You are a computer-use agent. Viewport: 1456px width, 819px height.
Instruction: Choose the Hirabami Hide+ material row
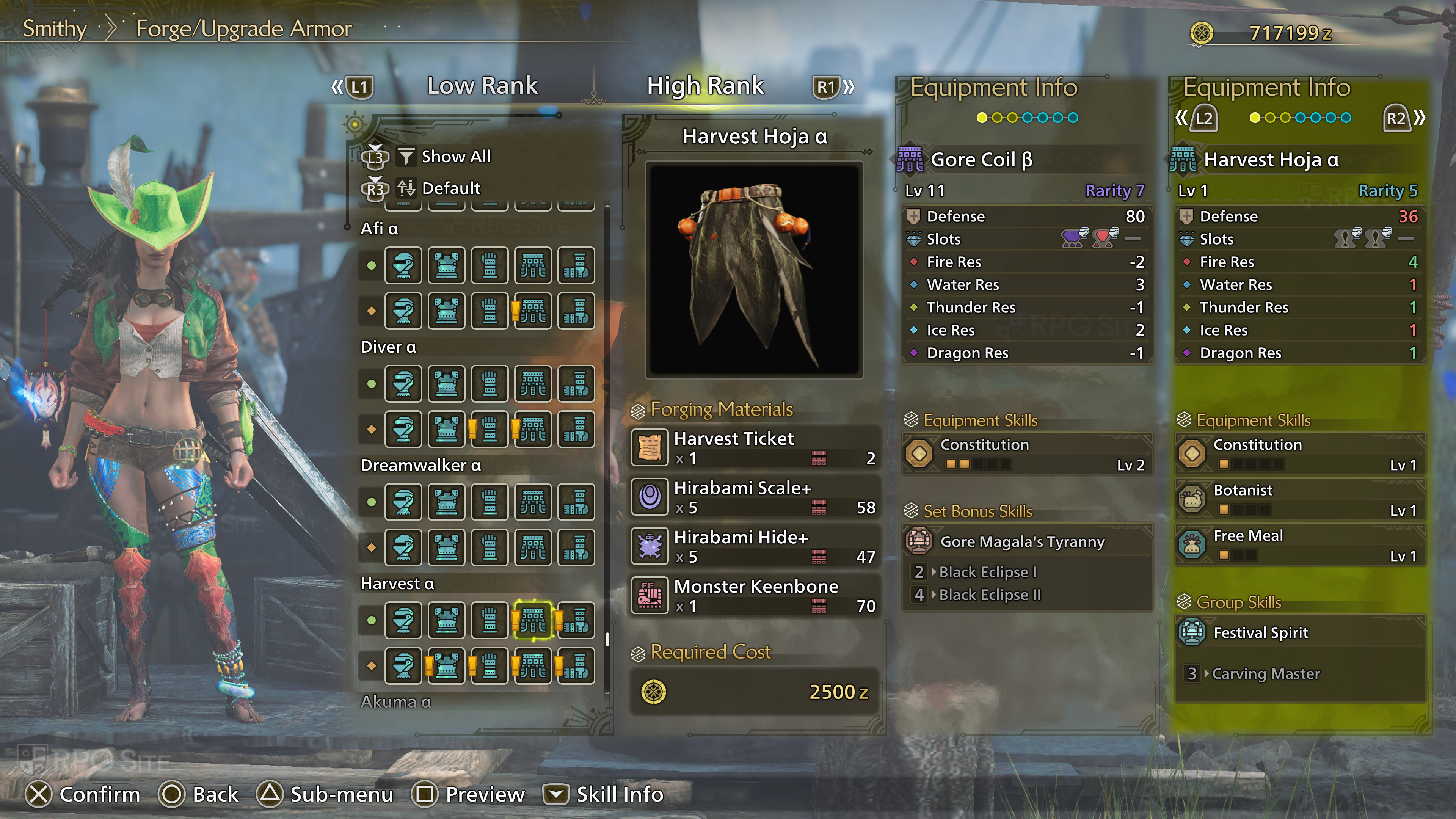755,546
